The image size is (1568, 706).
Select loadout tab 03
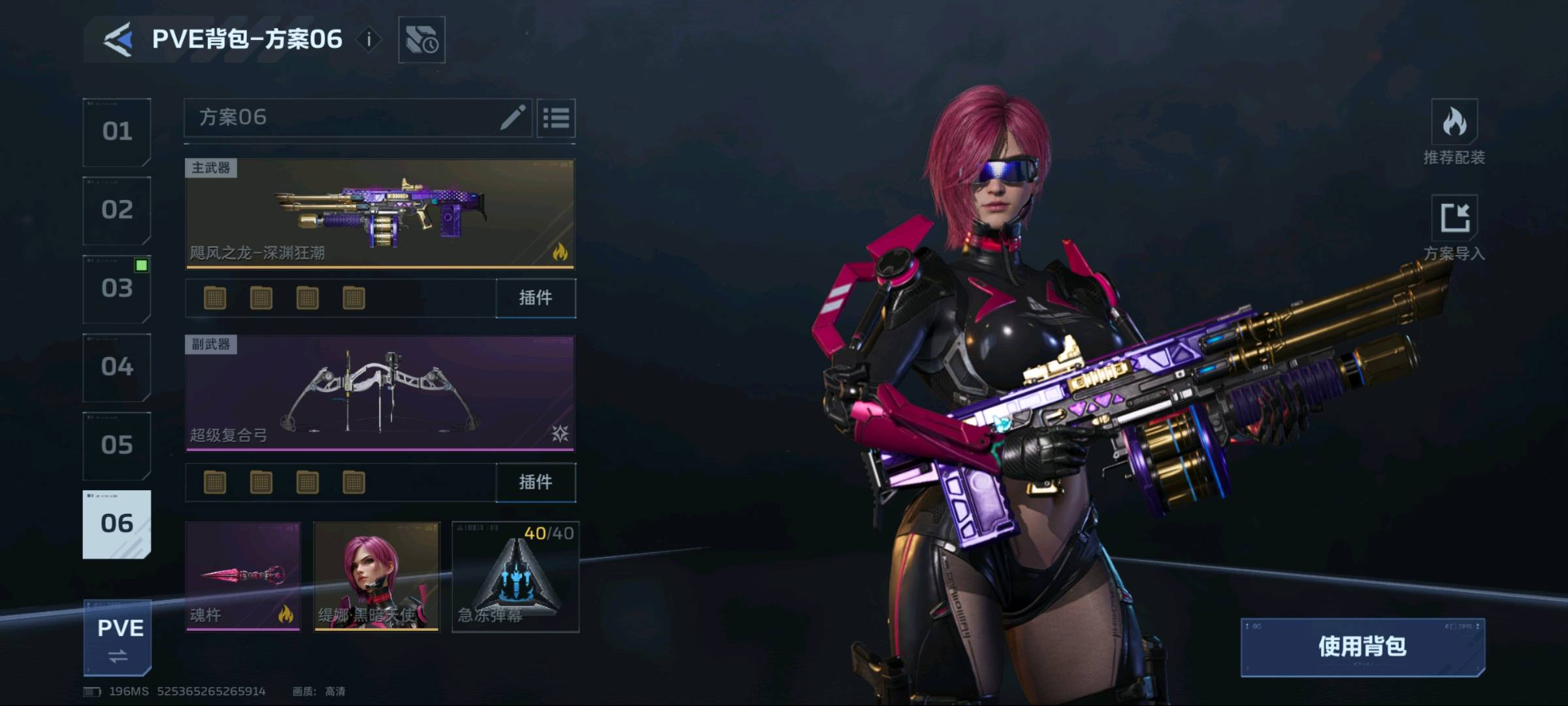point(117,289)
